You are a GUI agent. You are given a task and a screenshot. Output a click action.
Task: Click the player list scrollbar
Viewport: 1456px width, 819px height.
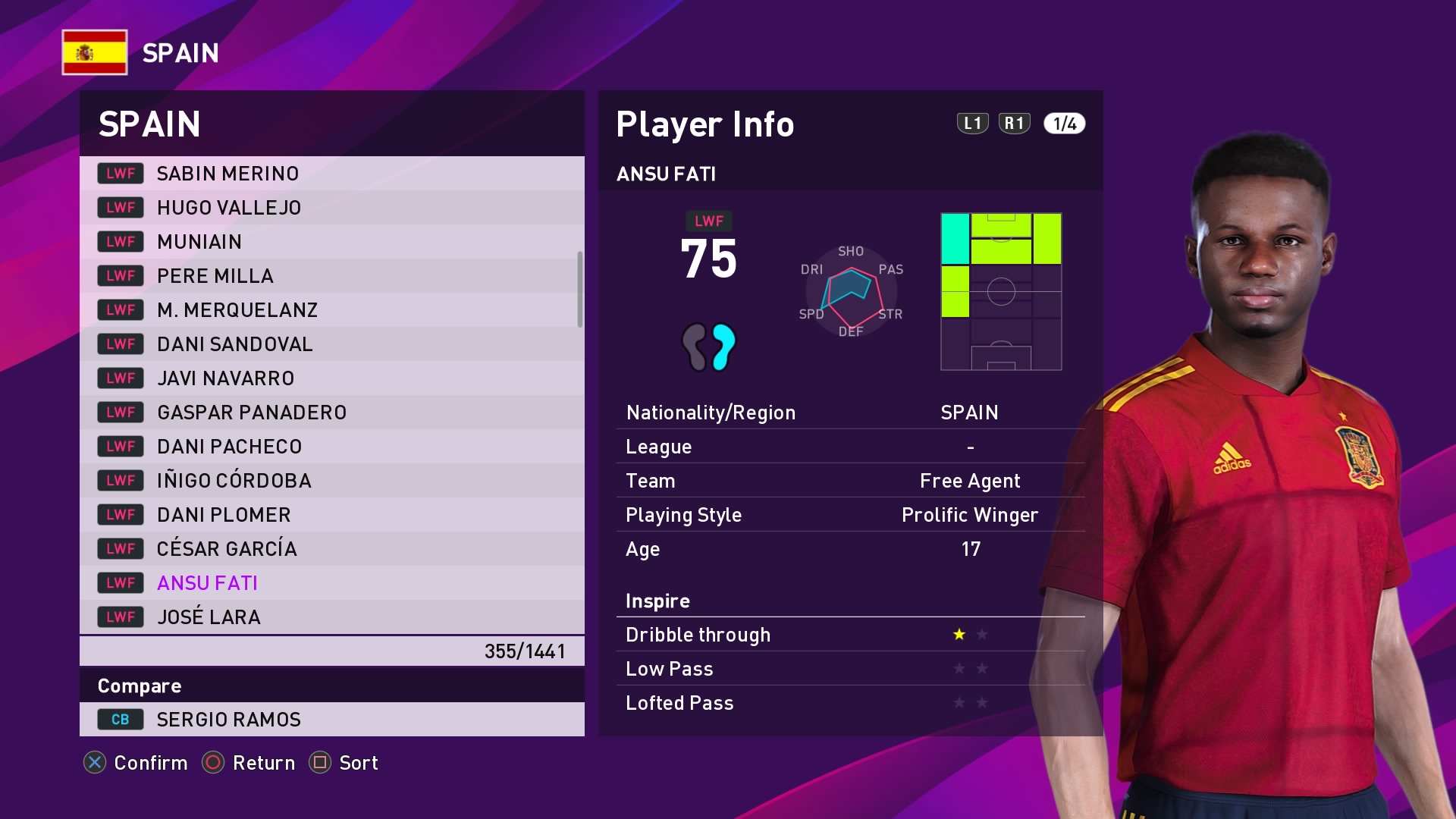580,289
